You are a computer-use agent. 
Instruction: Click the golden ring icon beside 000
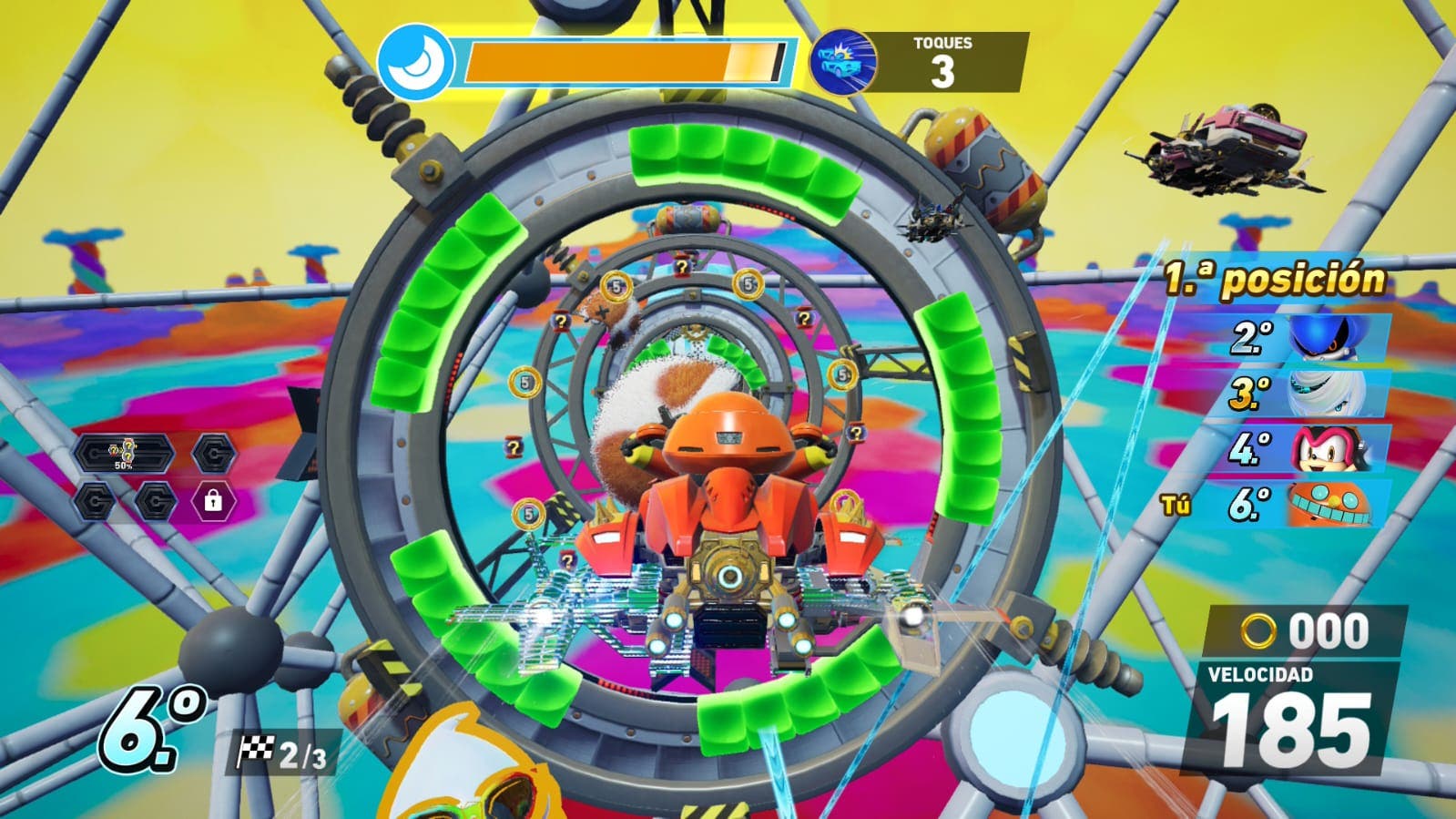(1259, 629)
